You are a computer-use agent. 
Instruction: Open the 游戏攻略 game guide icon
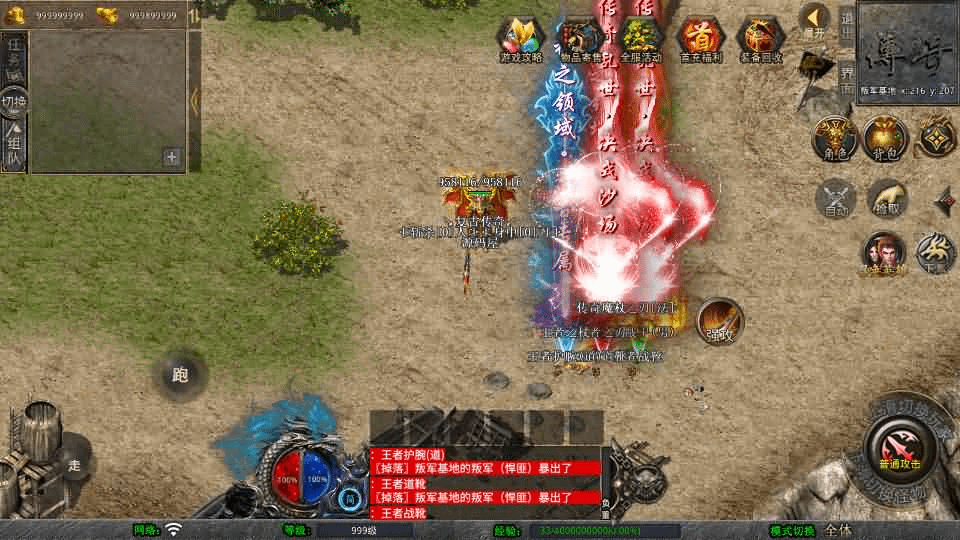click(520, 40)
